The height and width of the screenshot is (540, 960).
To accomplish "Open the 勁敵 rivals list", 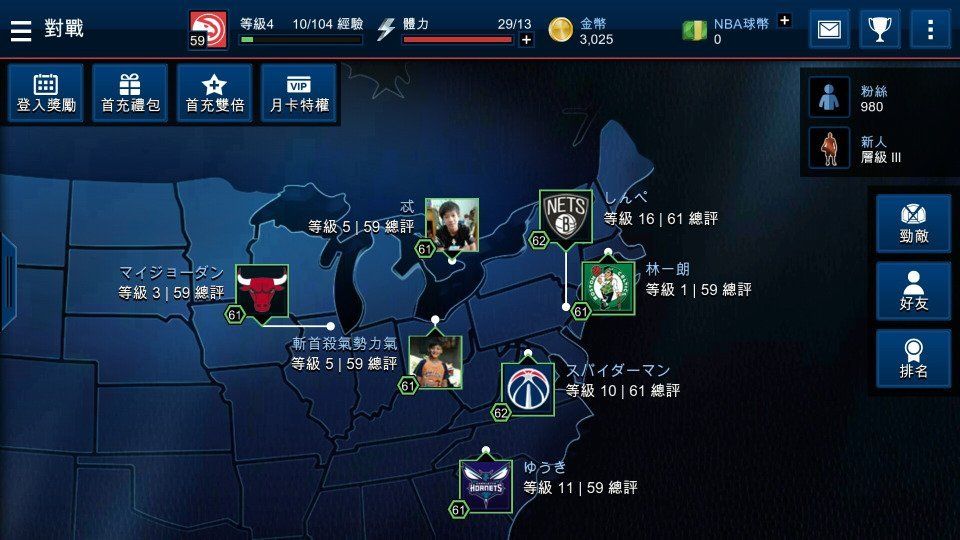I will [x=914, y=224].
